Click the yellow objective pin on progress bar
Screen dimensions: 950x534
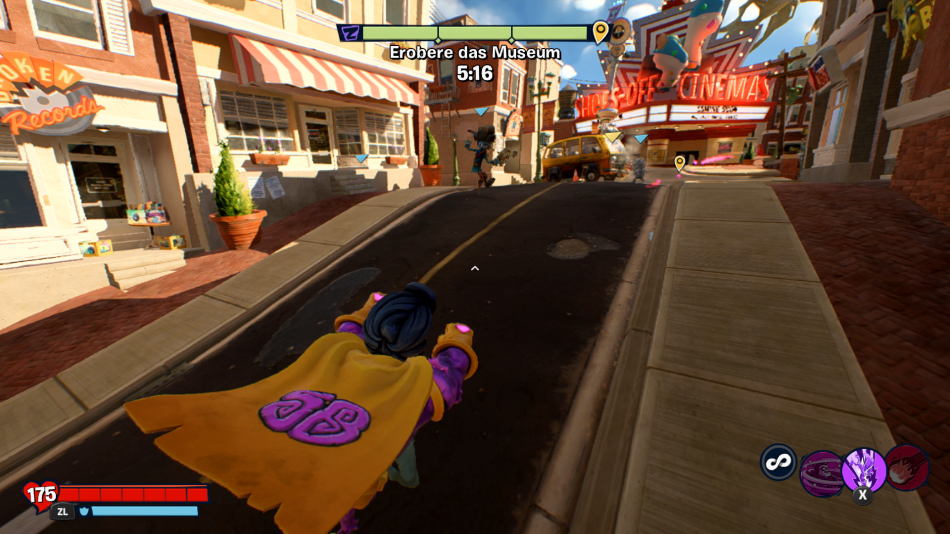click(x=600, y=32)
